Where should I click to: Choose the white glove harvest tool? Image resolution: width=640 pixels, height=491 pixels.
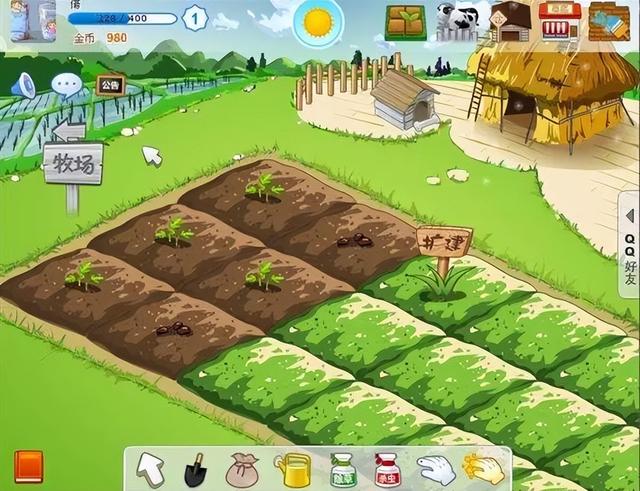(x=434, y=469)
